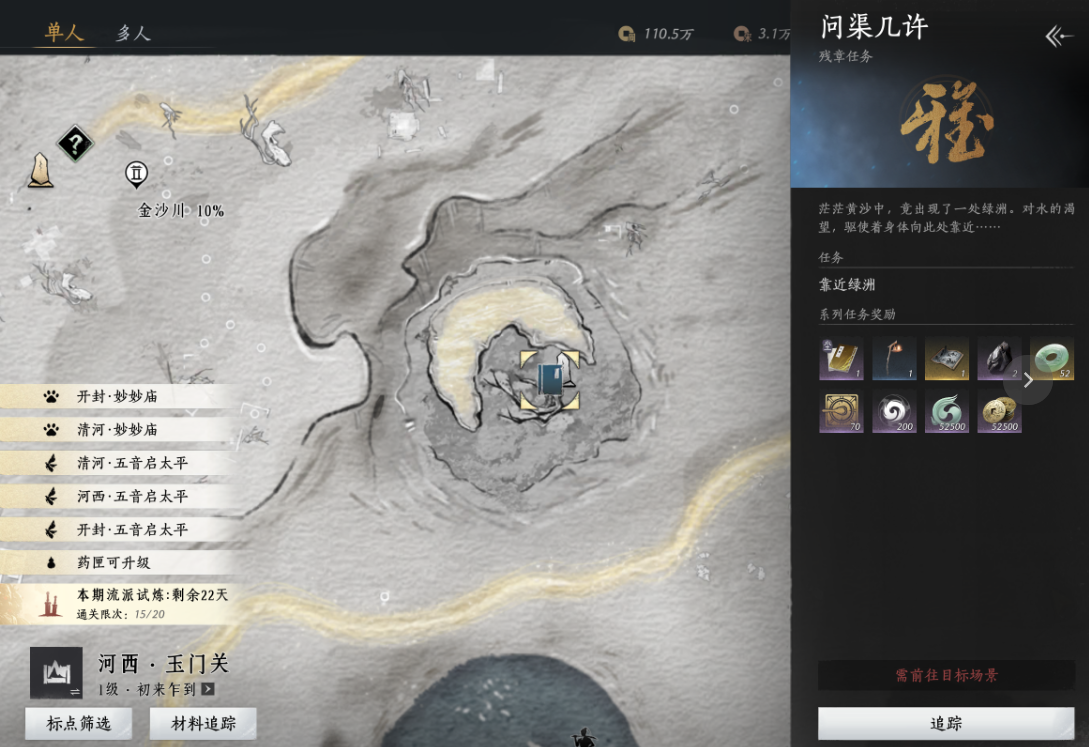Screen dimensions: 1089x747
Task: Open the 材料追踪 material tracker
Action: (x=203, y=723)
